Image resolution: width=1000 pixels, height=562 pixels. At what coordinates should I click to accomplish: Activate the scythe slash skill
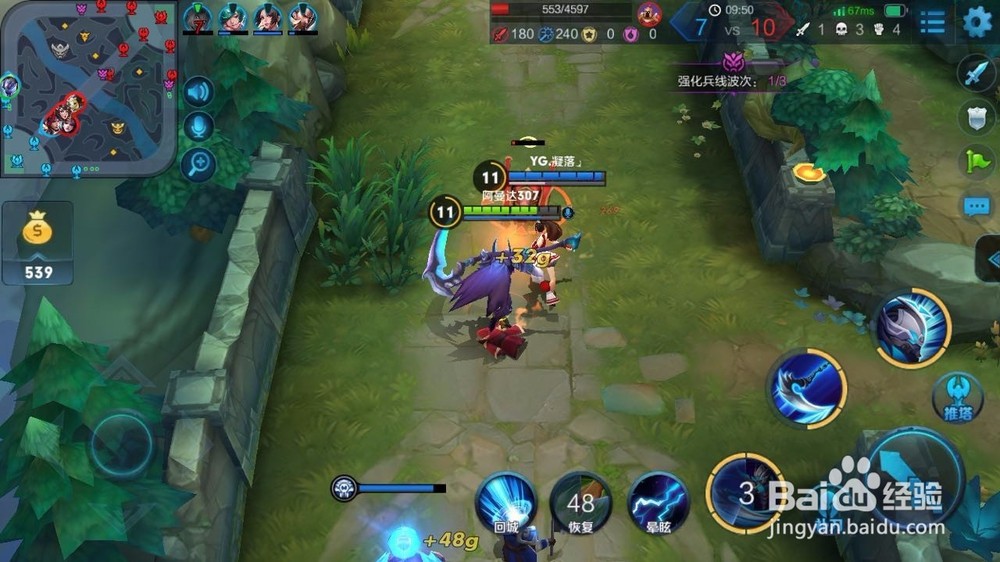[x=806, y=388]
